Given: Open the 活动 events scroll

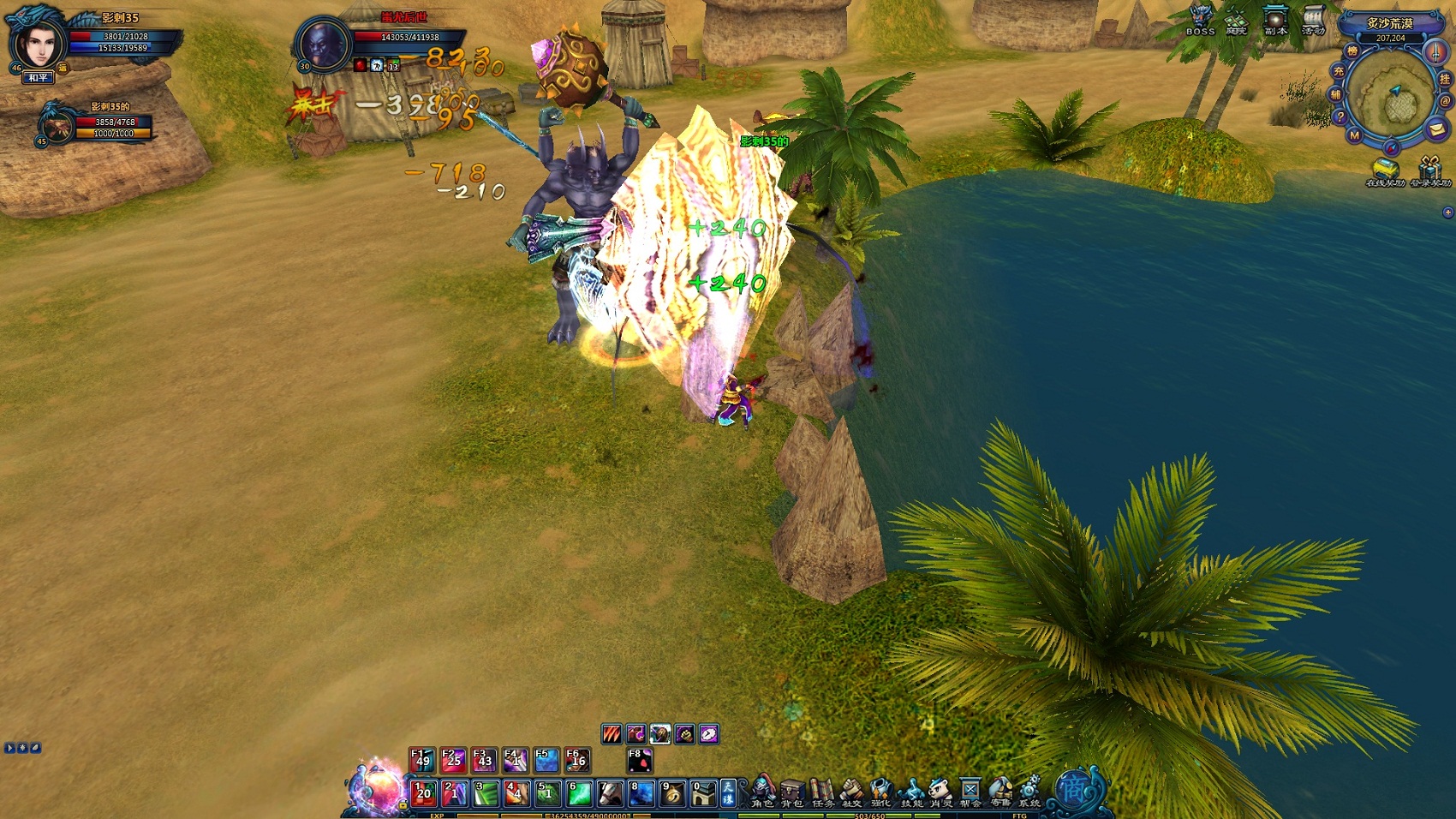Looking at the screenshot, I should tap(1313, 21).
